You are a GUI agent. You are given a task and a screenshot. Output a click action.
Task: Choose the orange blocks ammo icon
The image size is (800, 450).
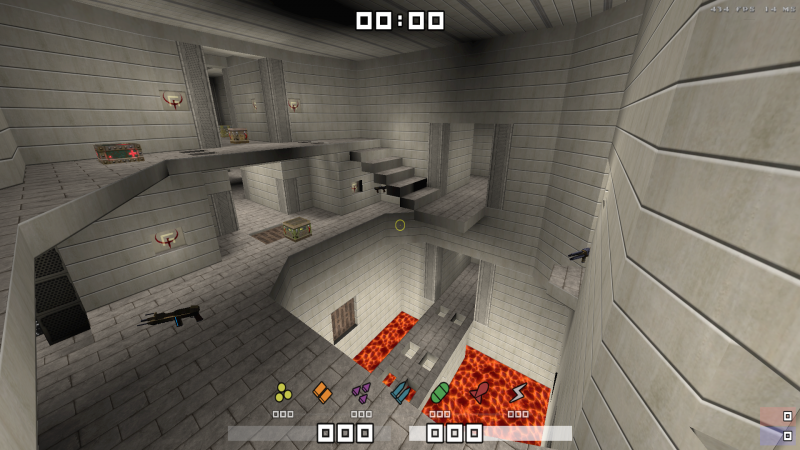click(x=322, y=392)
